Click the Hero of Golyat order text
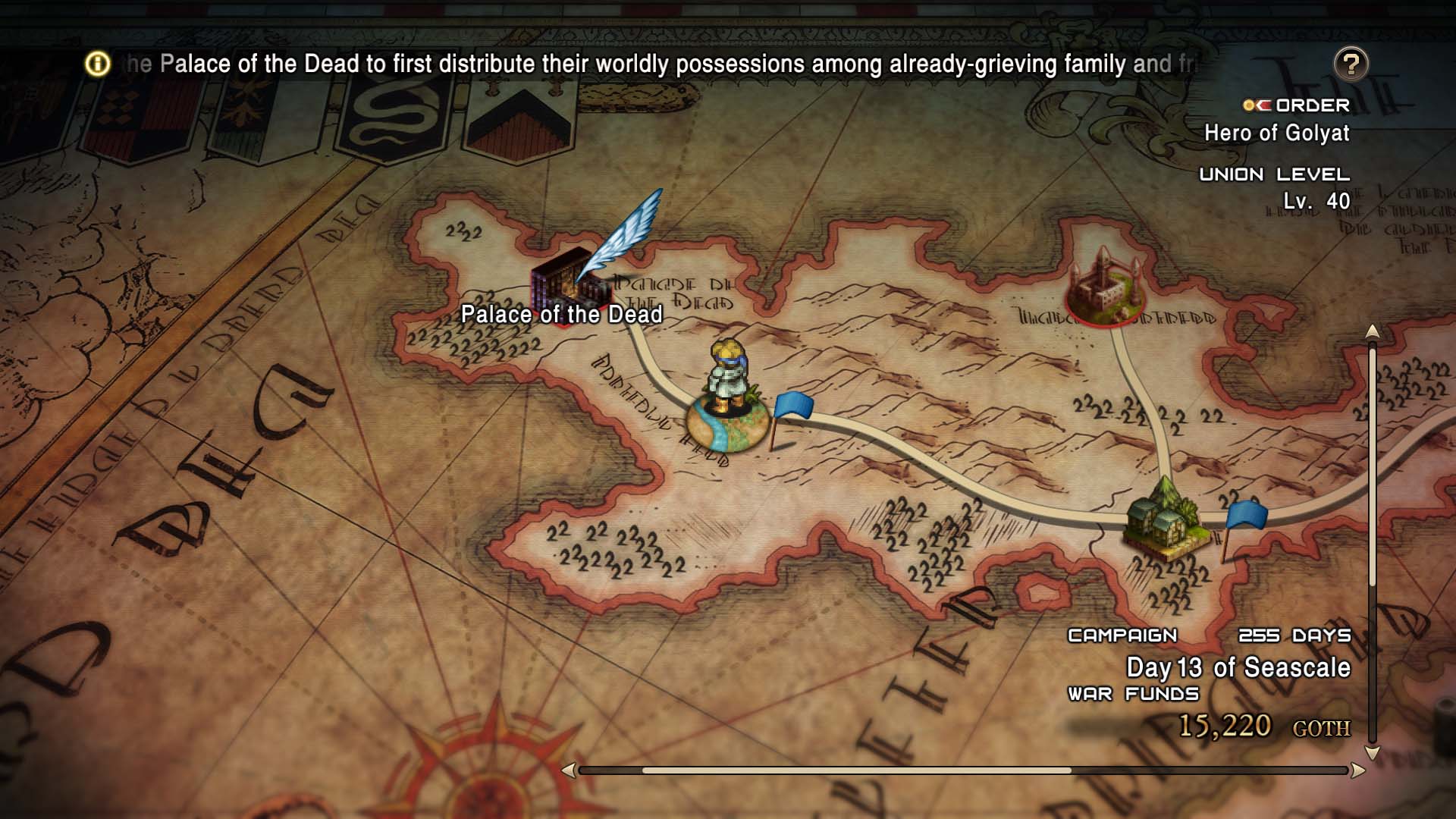This screenshot has height=819, width=1456. click(1279, 133)
